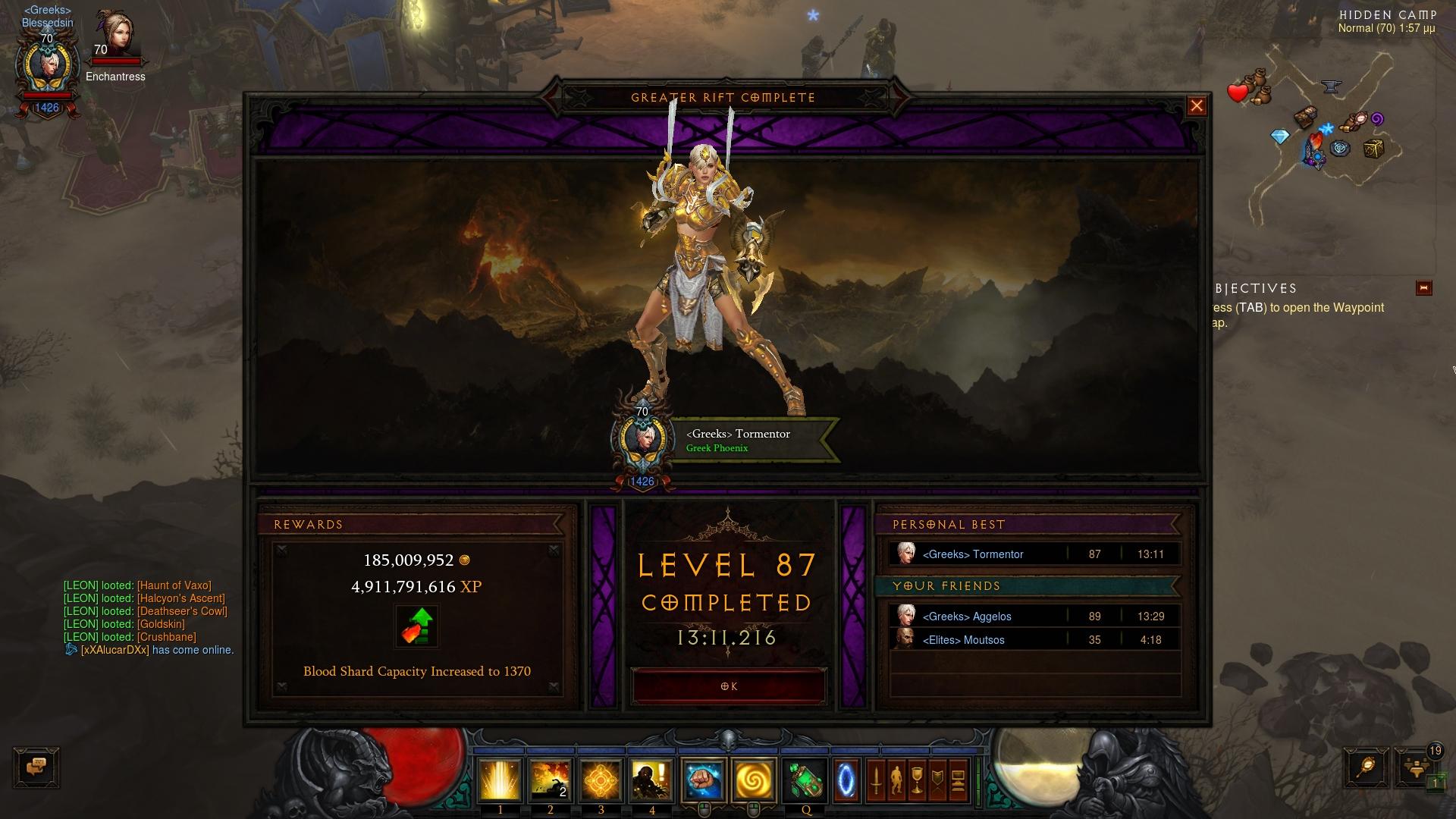Cast the golden swirl right-mouse skill
The width and height of the screenshot is (1456, 819).
754,781
